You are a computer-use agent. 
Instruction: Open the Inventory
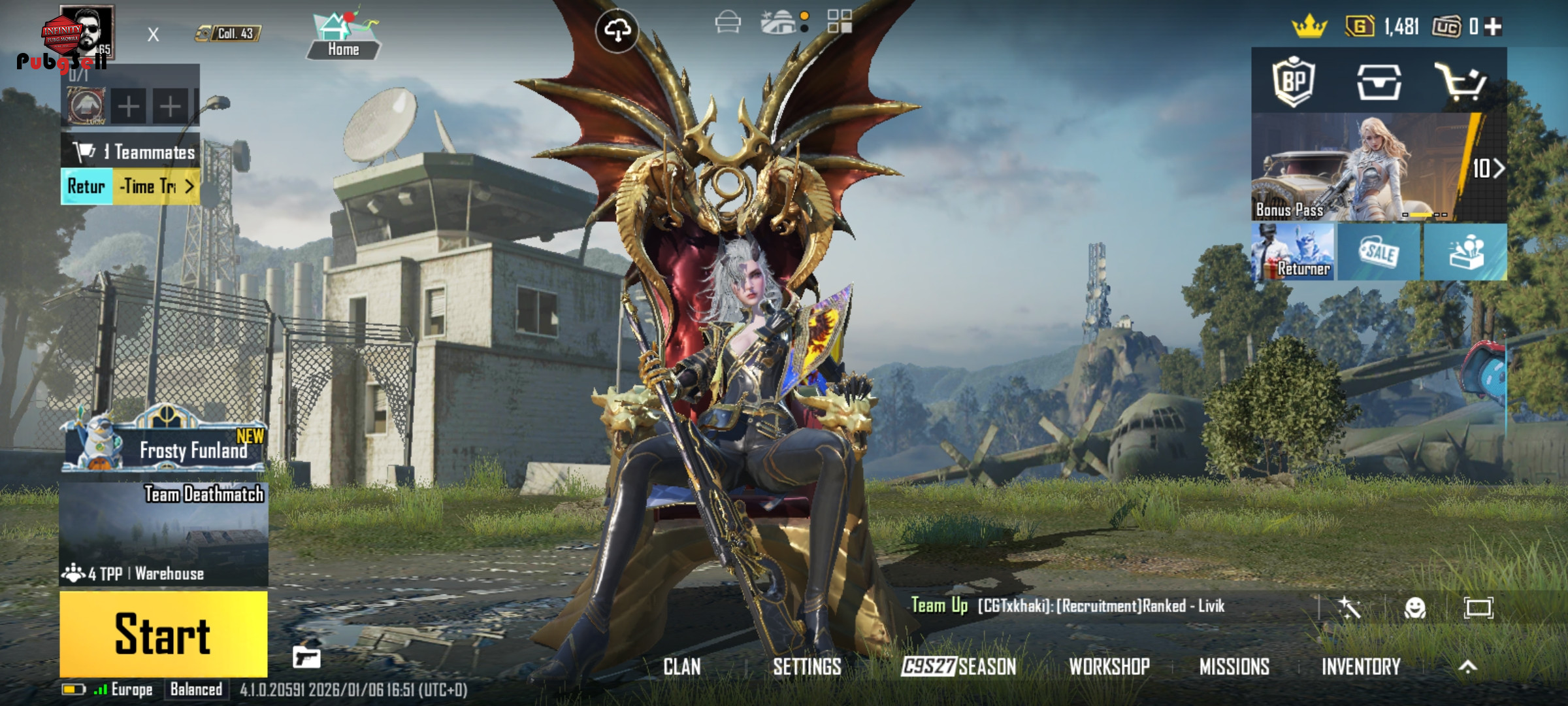(x=1361, y=667)
